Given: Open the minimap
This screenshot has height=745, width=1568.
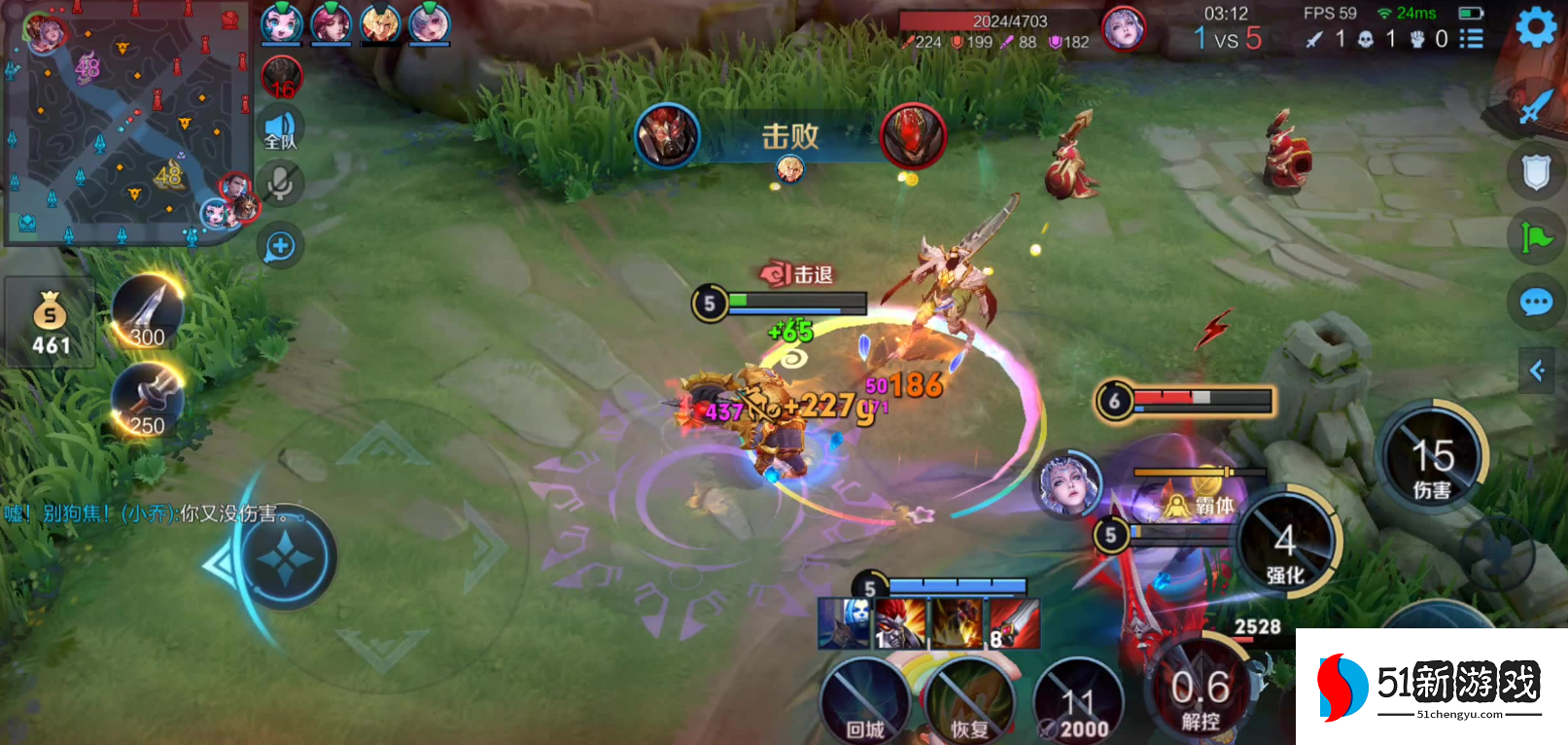Looking at the screenshot, I should pyautogui.click(x=124, y=123).
